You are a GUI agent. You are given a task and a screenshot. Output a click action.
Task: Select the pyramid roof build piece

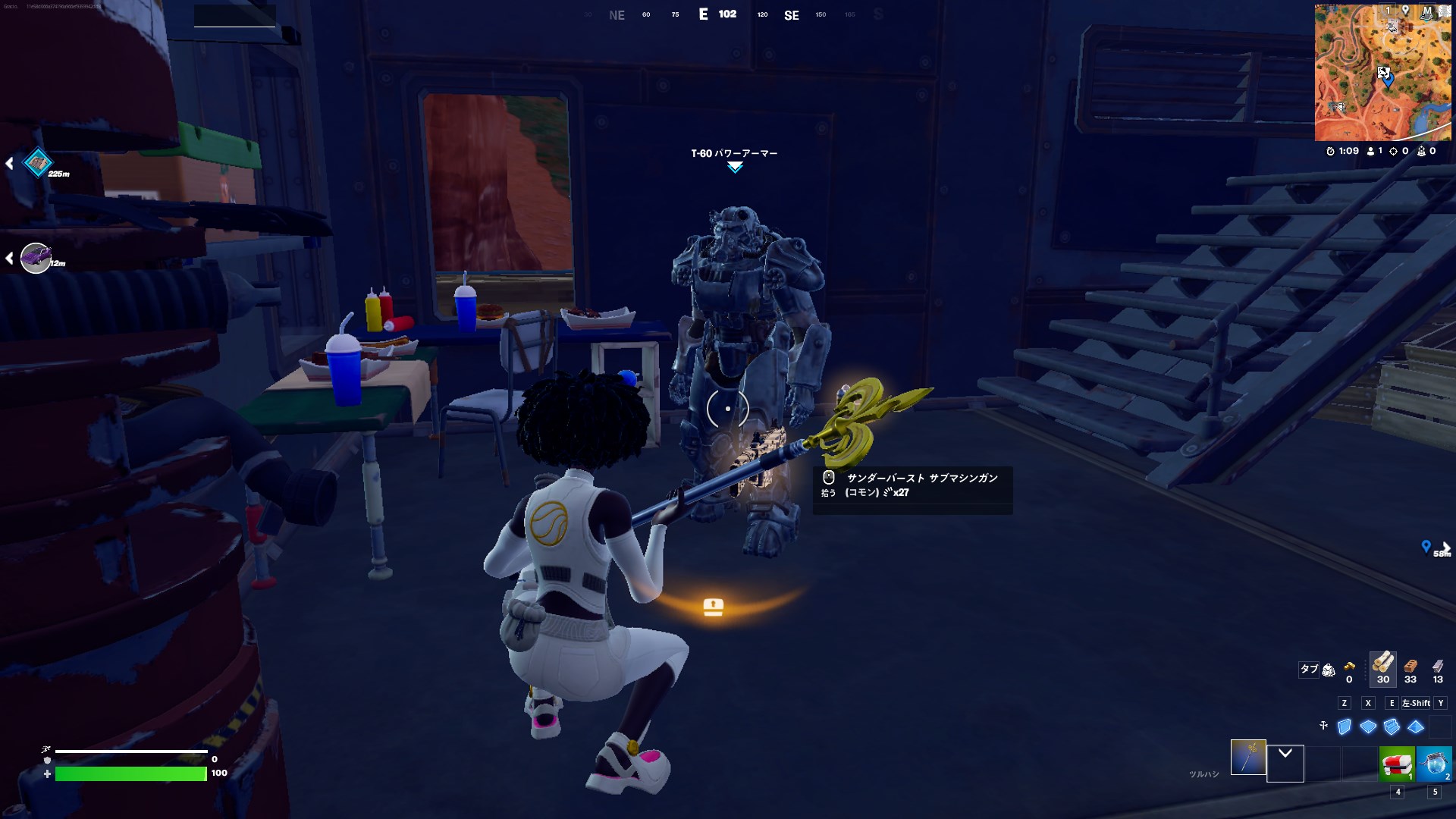tap(1416, 726)
